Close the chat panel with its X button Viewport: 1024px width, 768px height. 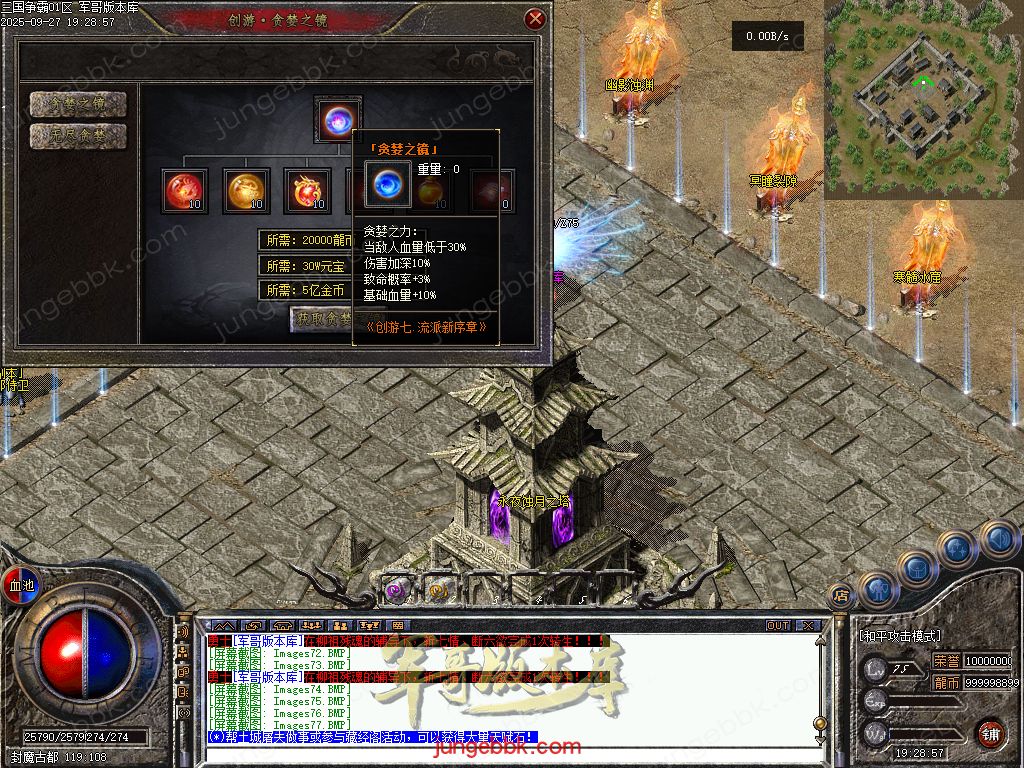[x=808, y=625]
